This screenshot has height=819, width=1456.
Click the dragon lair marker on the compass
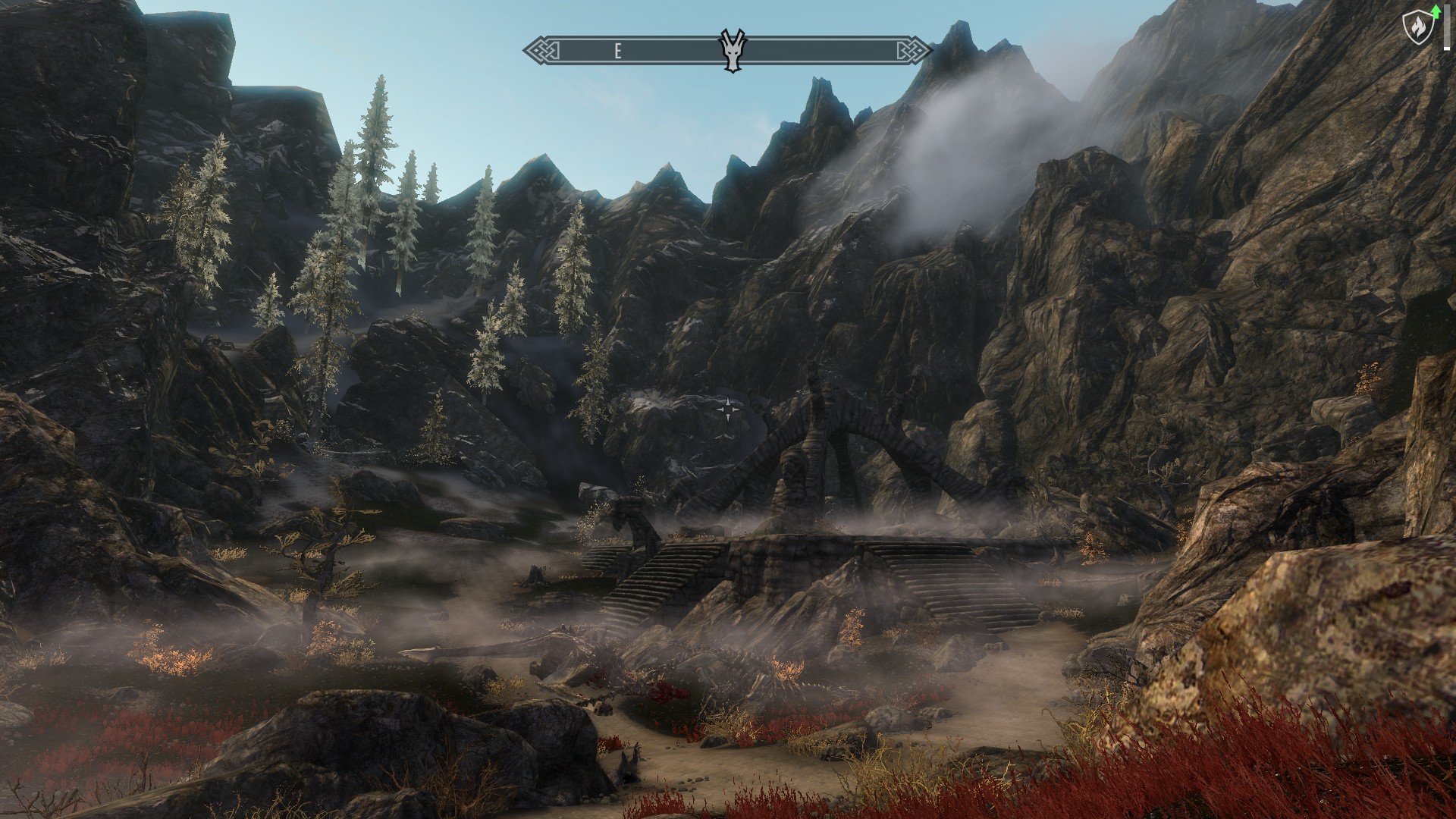pyautogui.click(x=731, y=52)
